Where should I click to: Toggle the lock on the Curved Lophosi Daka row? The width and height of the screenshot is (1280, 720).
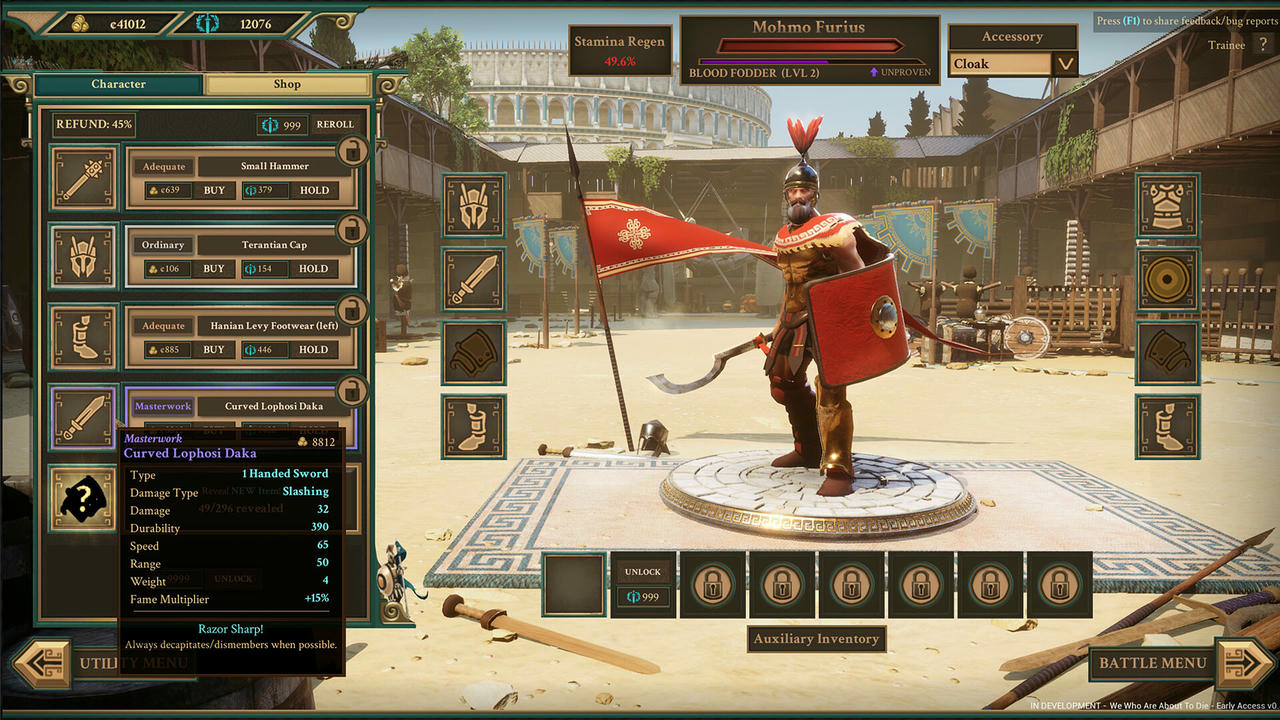[350, 392]
